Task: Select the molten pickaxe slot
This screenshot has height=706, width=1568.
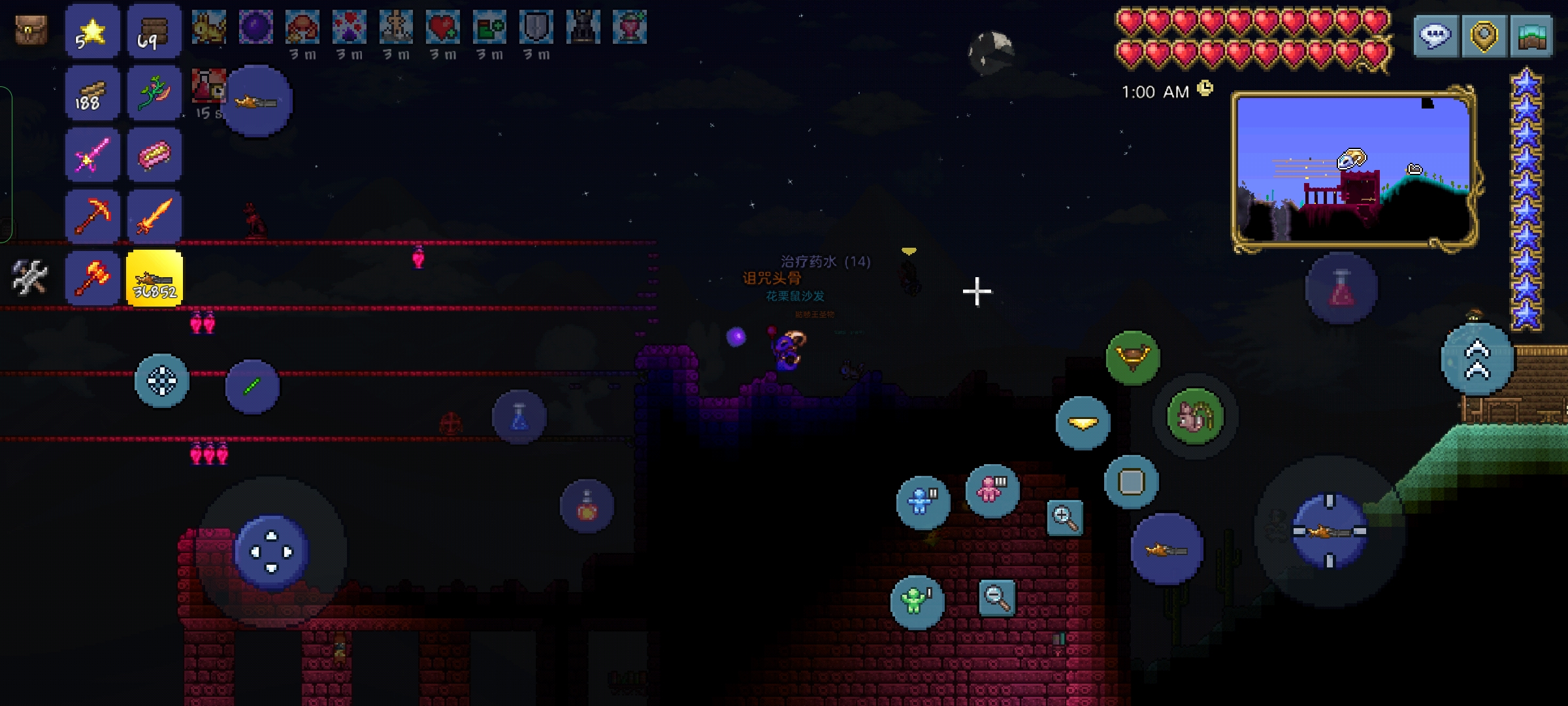Action: pos(92,217)
